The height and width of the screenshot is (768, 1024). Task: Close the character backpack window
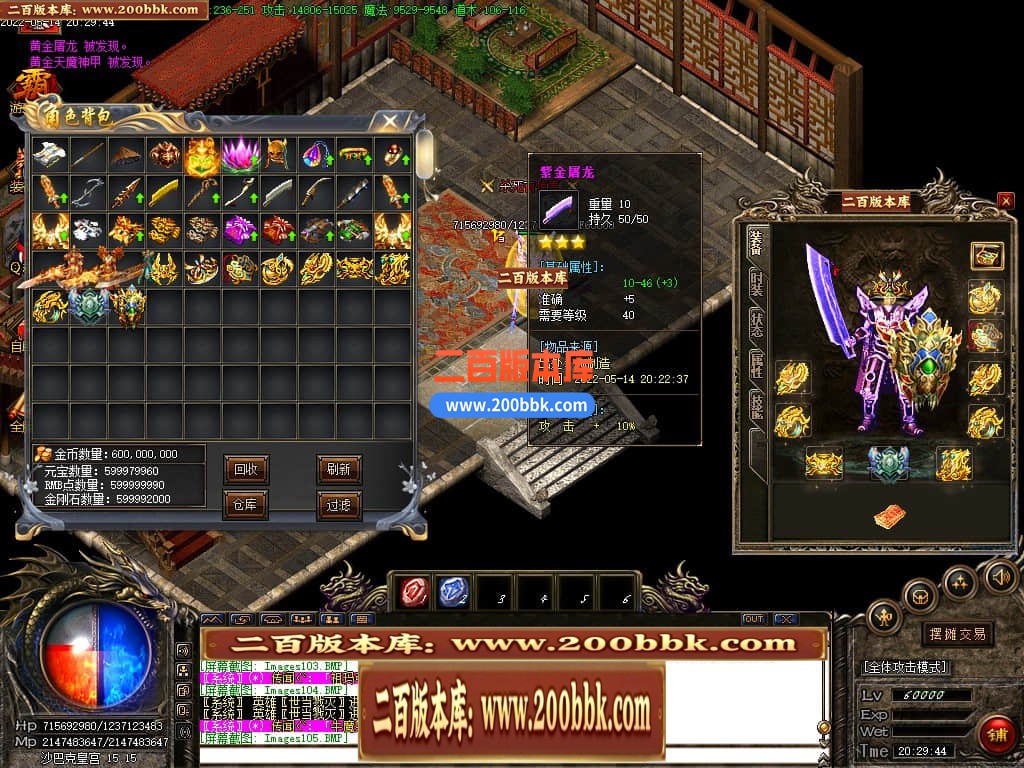[389, 121]
